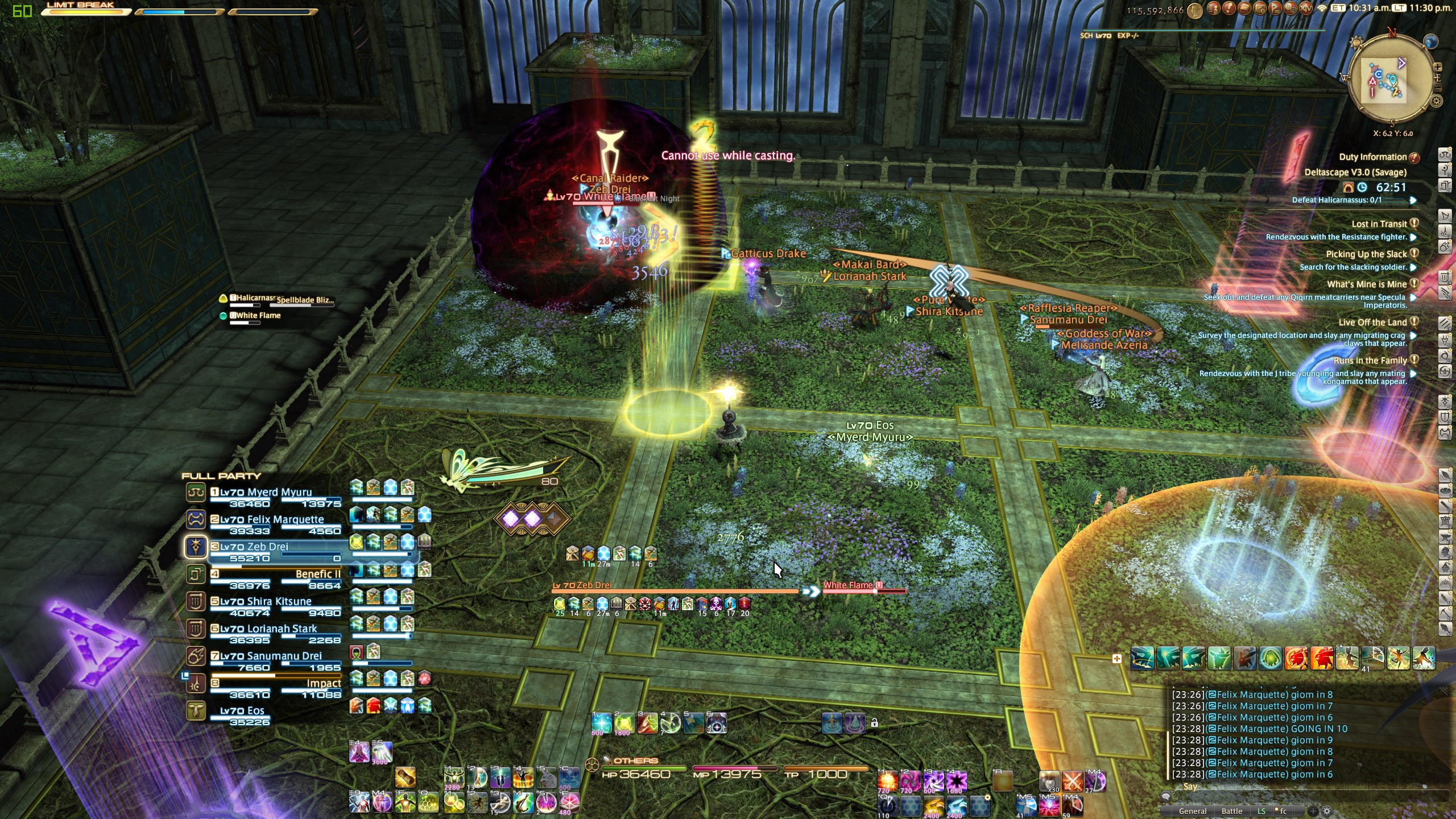Add a new chat tab with plus button
This screenshot has width=1456, height=819.
(1313, 811)
